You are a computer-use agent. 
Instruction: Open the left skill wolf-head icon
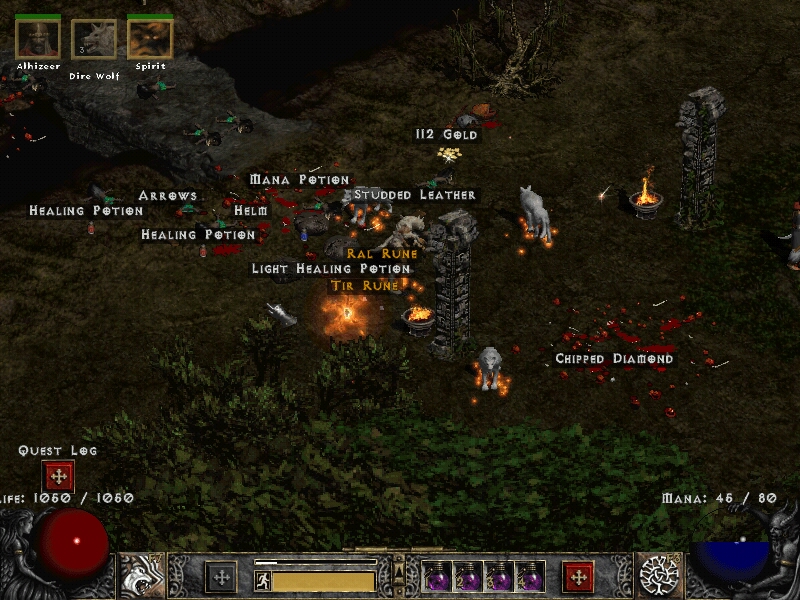click(x=141, y=576)
